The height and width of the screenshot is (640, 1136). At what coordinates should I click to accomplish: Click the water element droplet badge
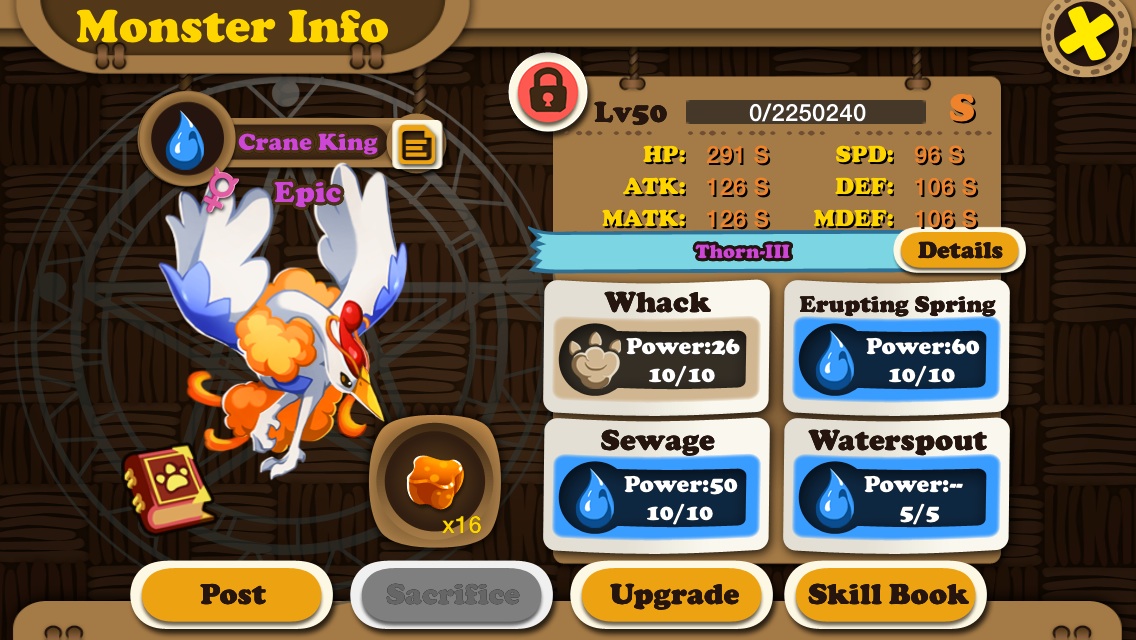tap(183, 141)
